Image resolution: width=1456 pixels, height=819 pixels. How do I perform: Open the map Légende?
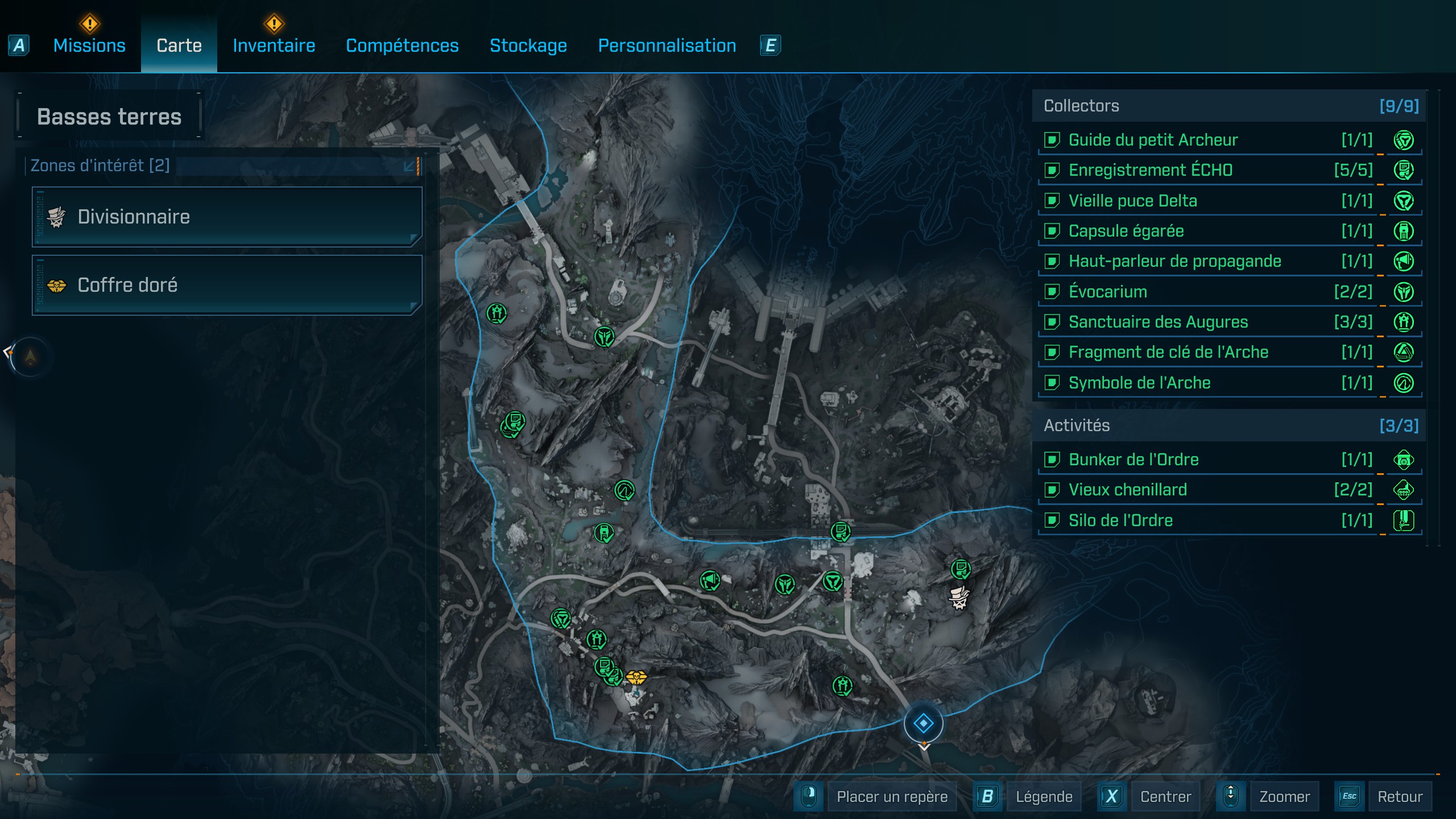tap(1044, 797)
